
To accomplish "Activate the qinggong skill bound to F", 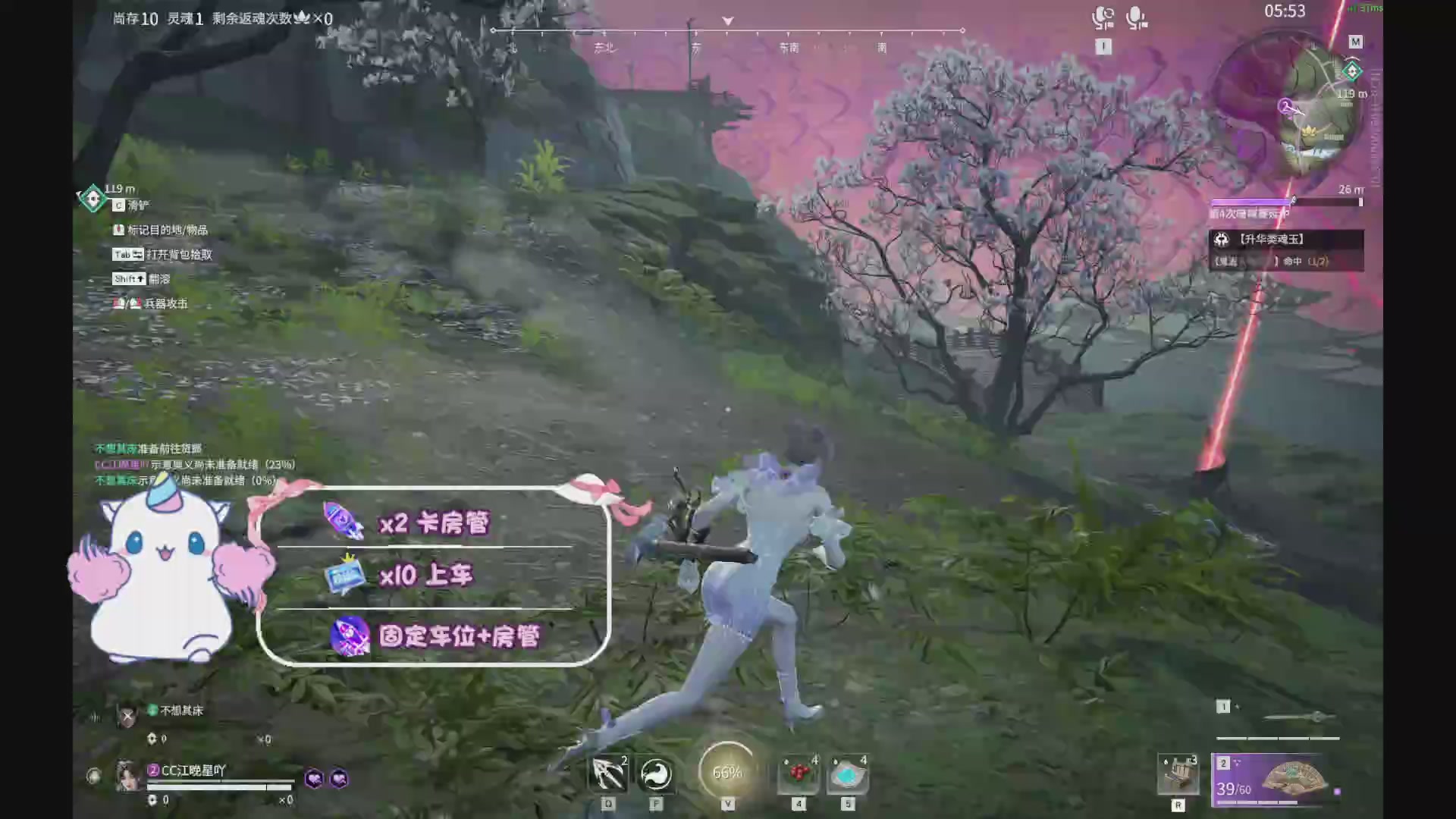I will [657, 773].
